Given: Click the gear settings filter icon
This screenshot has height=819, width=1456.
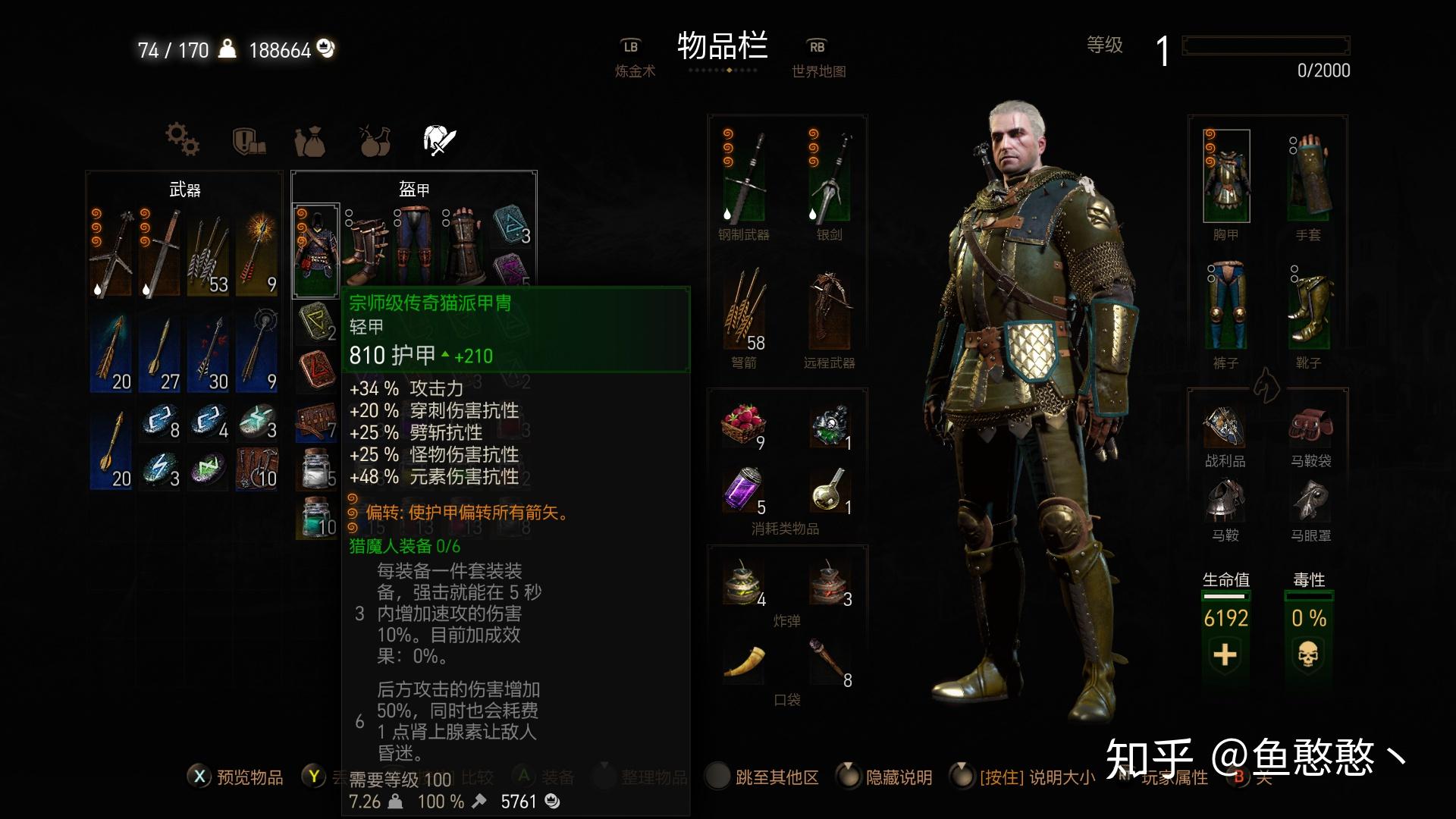Looking at the screenshot, I should pos(180,140).
